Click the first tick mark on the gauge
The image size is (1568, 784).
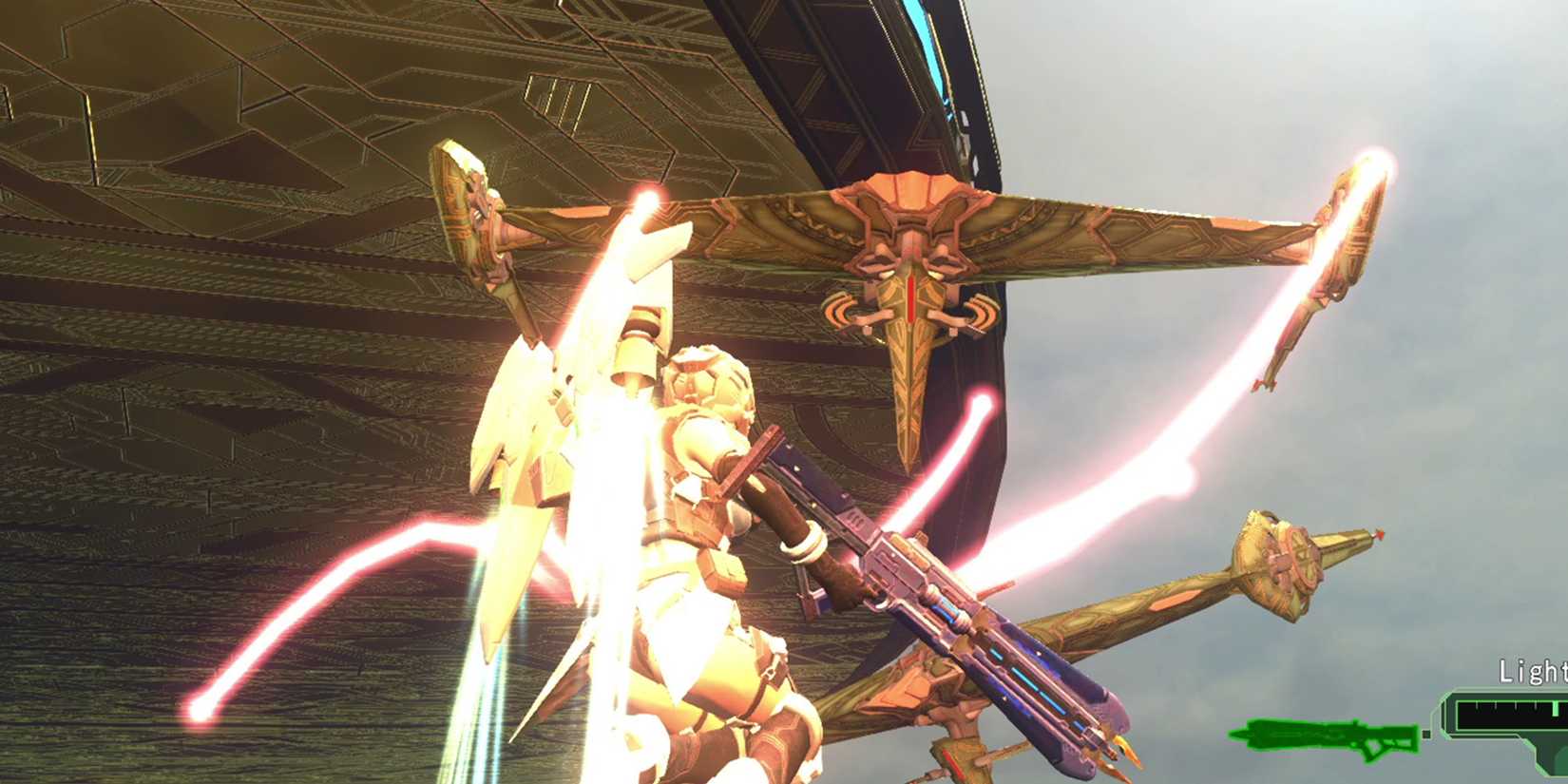coord(1477,706)
